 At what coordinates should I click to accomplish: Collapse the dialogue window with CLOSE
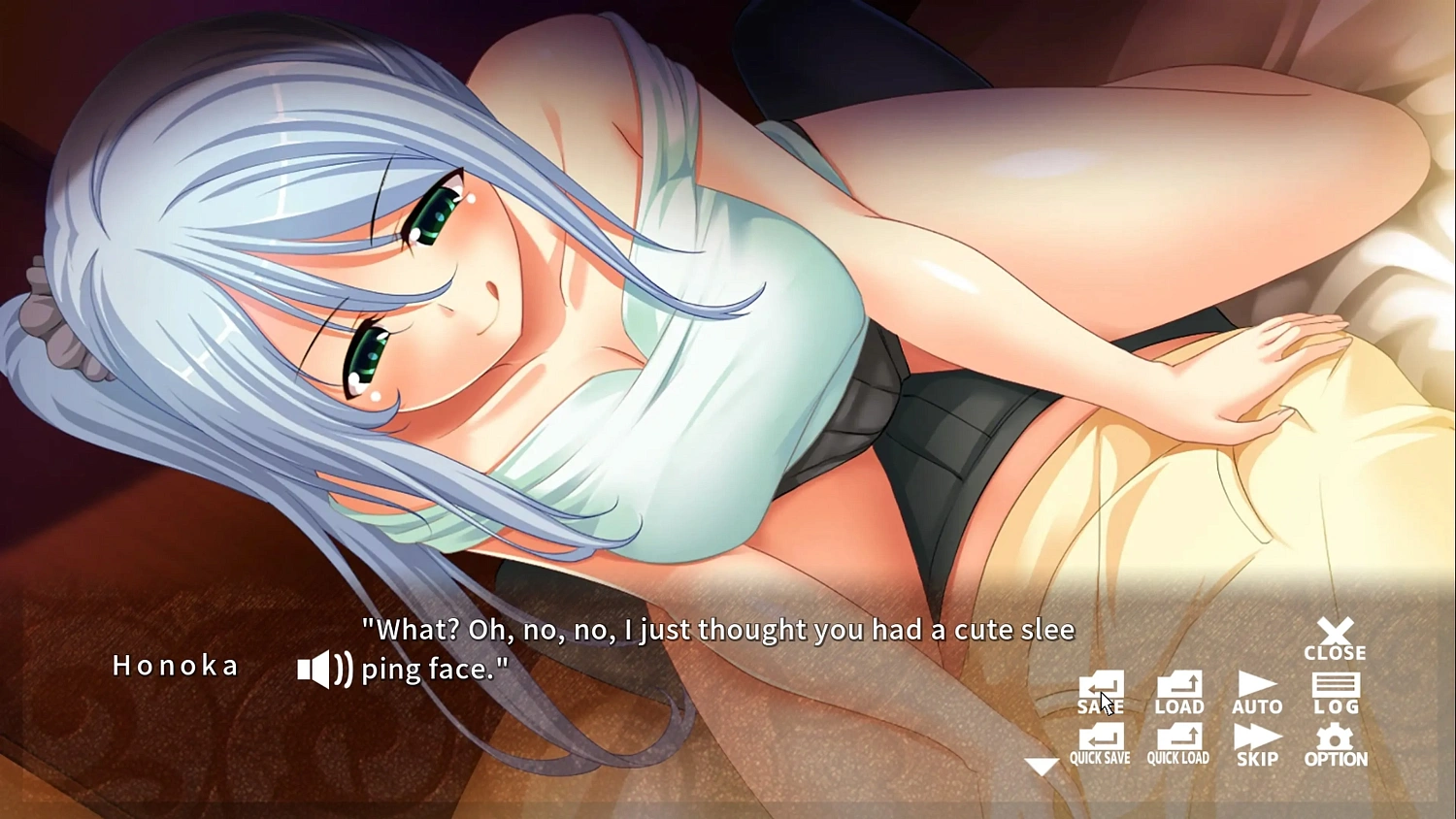1336,640
